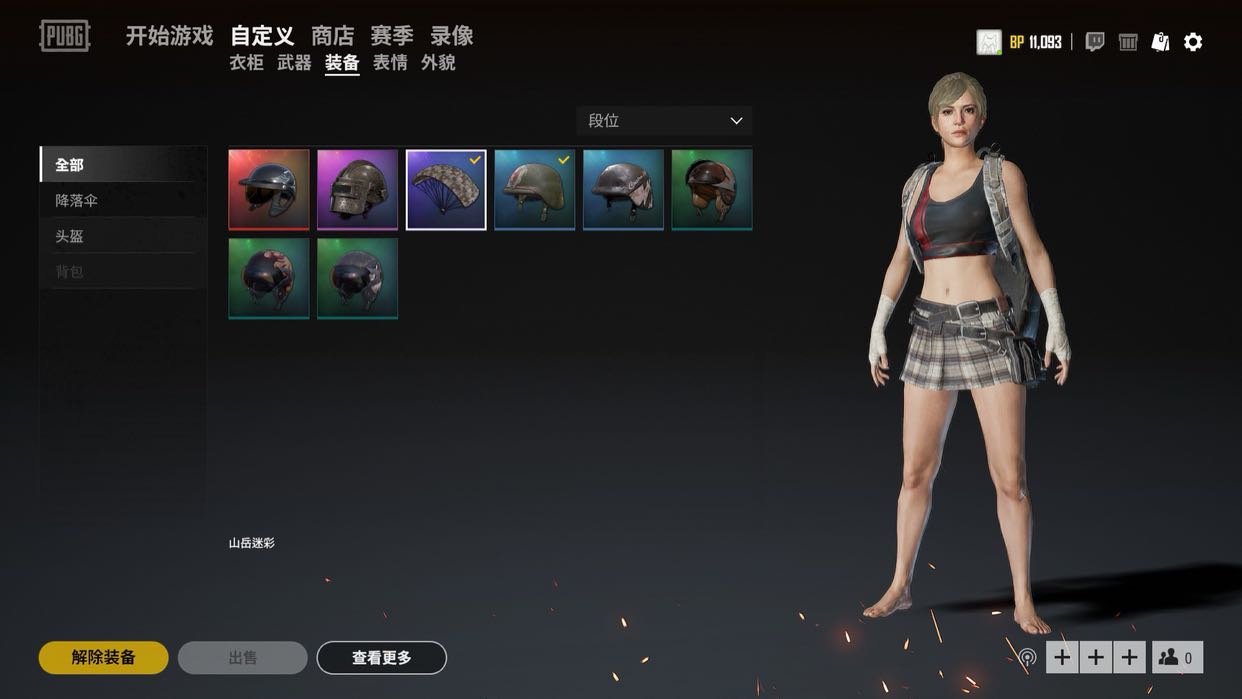The height and width of the screenshot is (699, 1242).
Task: Switch to the 外貌 appearance tab
Action: pos(438,63)
